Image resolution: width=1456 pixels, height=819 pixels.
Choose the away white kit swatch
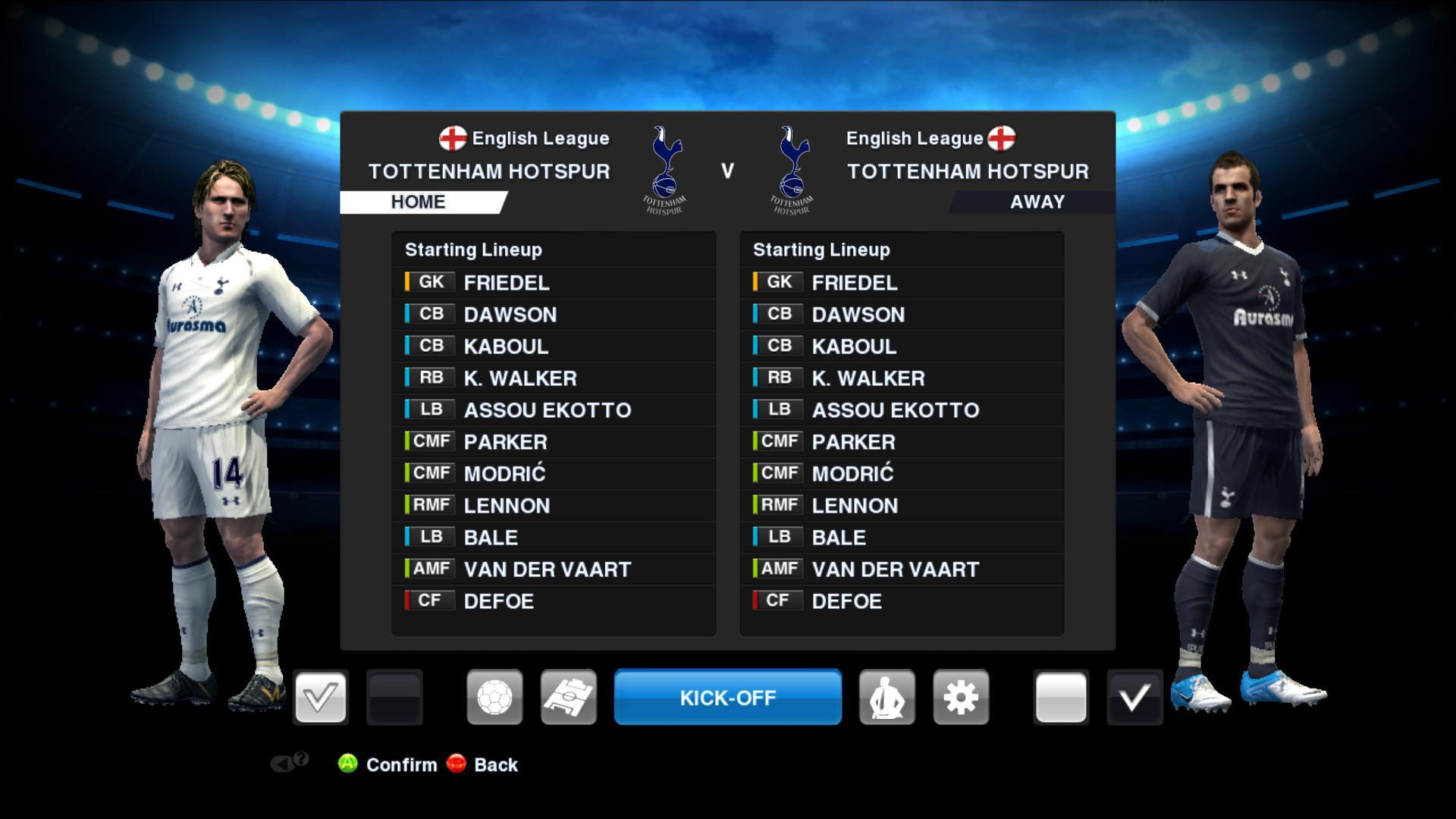pyautogui.click(x=1060, y=697)
